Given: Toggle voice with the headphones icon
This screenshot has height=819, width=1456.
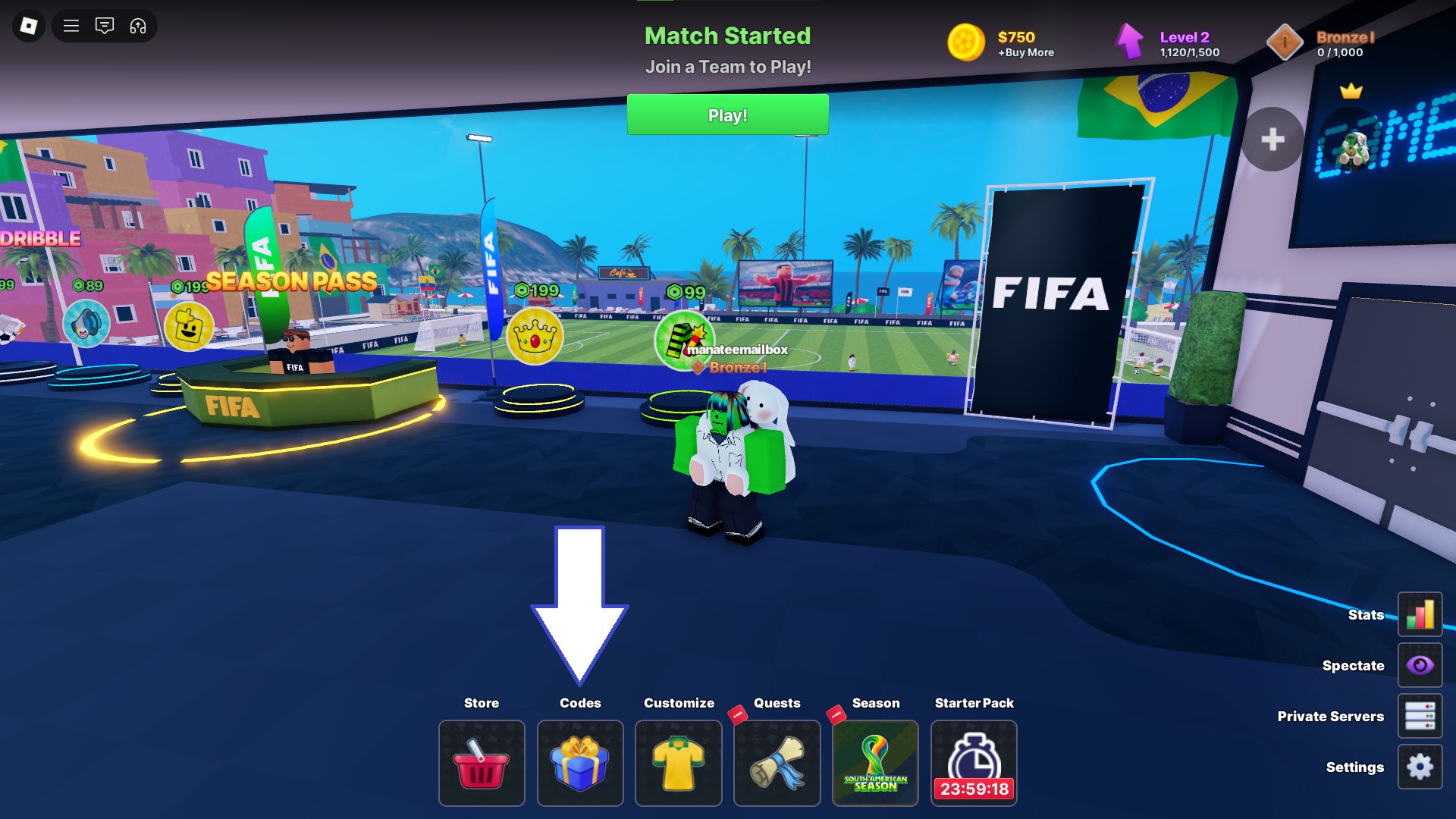Looking at the screenshot, I should pyautogui.click(x=136, y=25).
